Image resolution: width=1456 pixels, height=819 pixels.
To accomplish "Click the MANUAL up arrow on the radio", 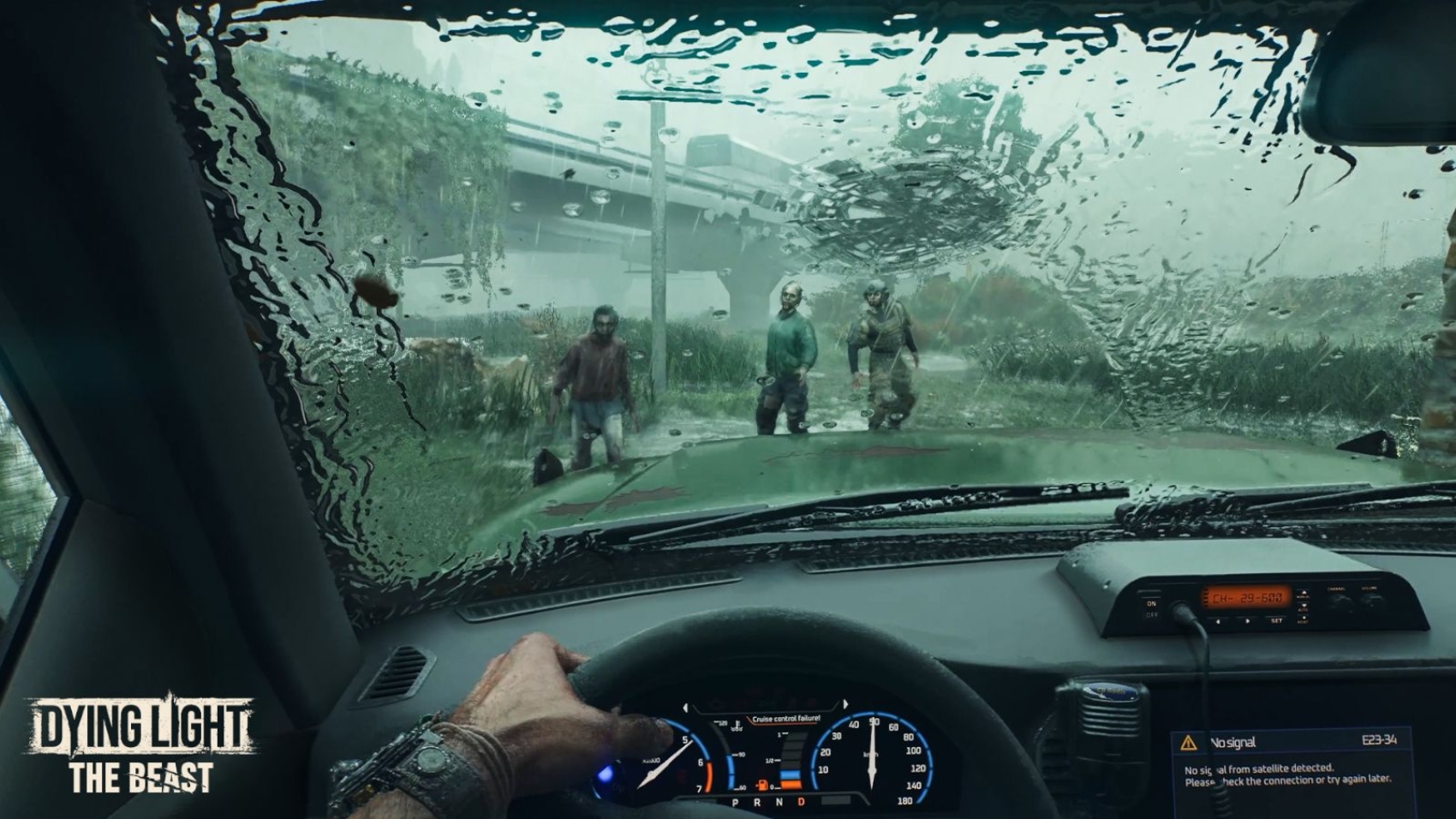I will (1304, 592).
